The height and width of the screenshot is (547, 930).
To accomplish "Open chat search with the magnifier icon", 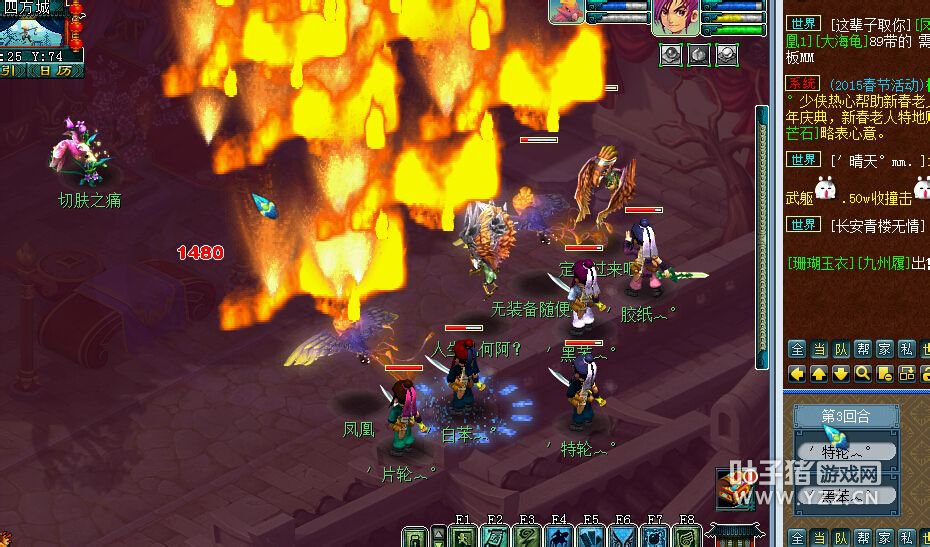I will pyautogui.click(x=863, y=373).
